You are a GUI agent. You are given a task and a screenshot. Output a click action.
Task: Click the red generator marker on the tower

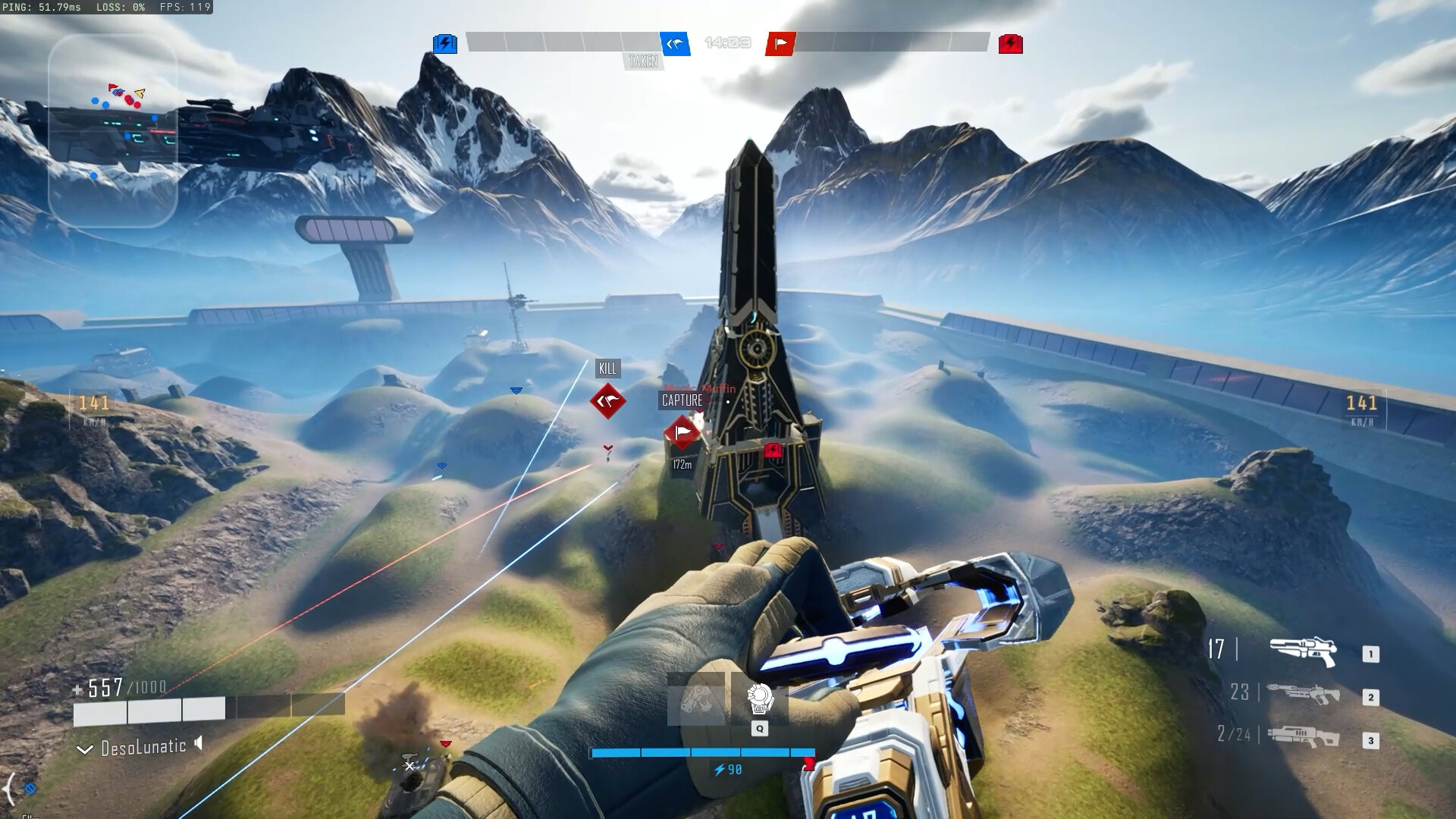pos(773,451)
